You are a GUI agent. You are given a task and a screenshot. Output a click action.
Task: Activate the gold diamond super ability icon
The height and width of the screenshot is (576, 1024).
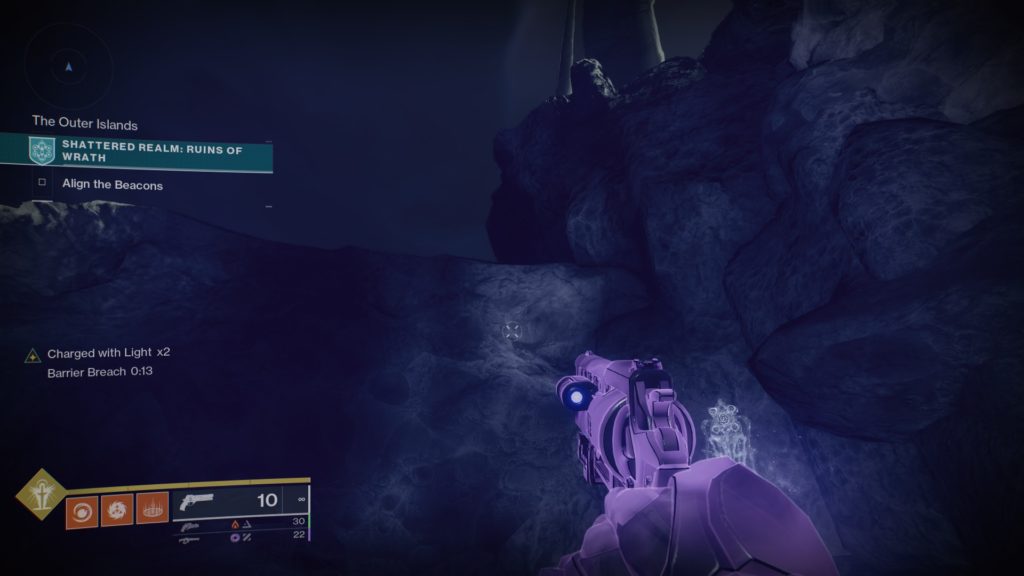[x=40, y=494]
